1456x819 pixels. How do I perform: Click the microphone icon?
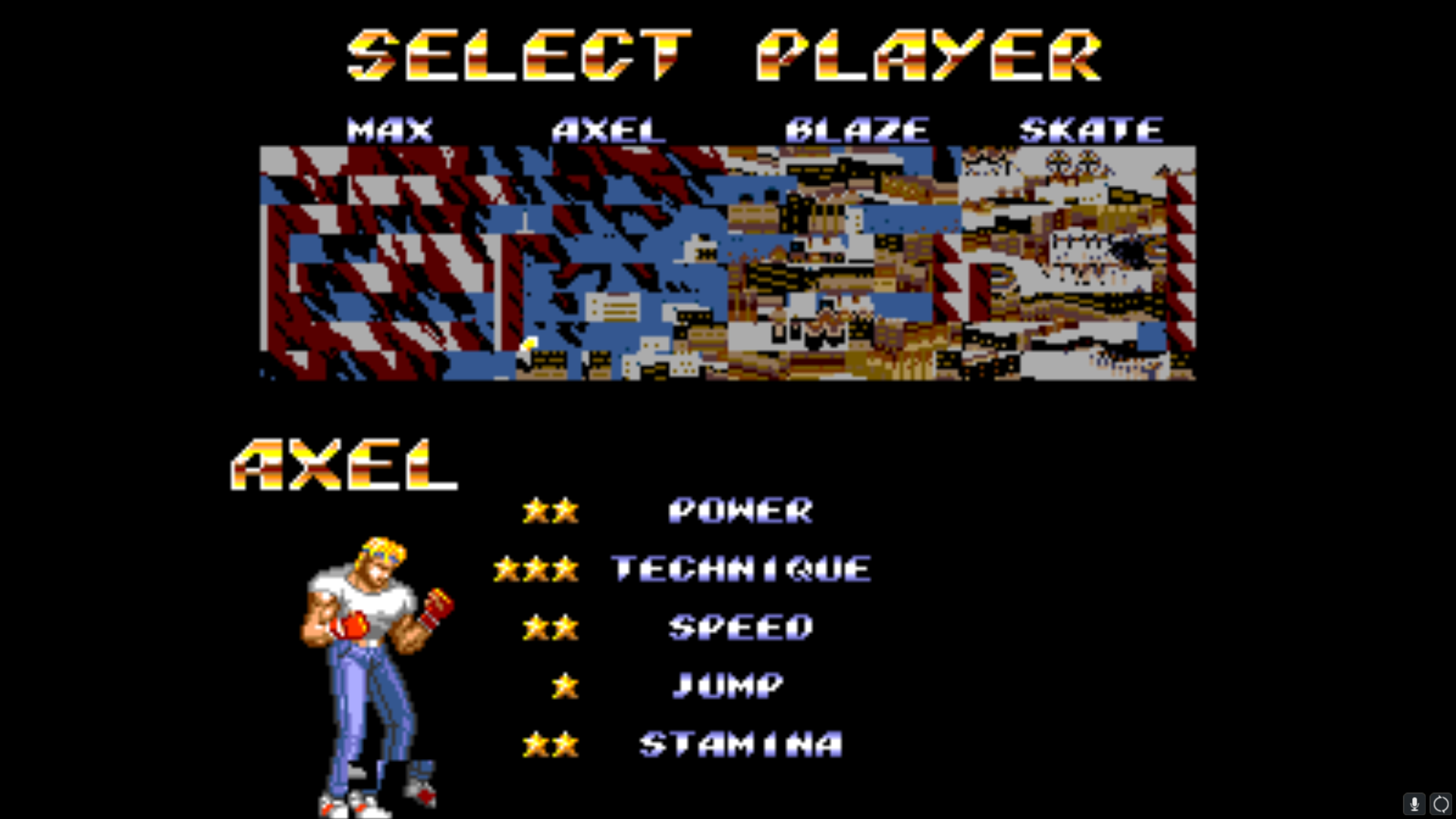click(1414, 804)
